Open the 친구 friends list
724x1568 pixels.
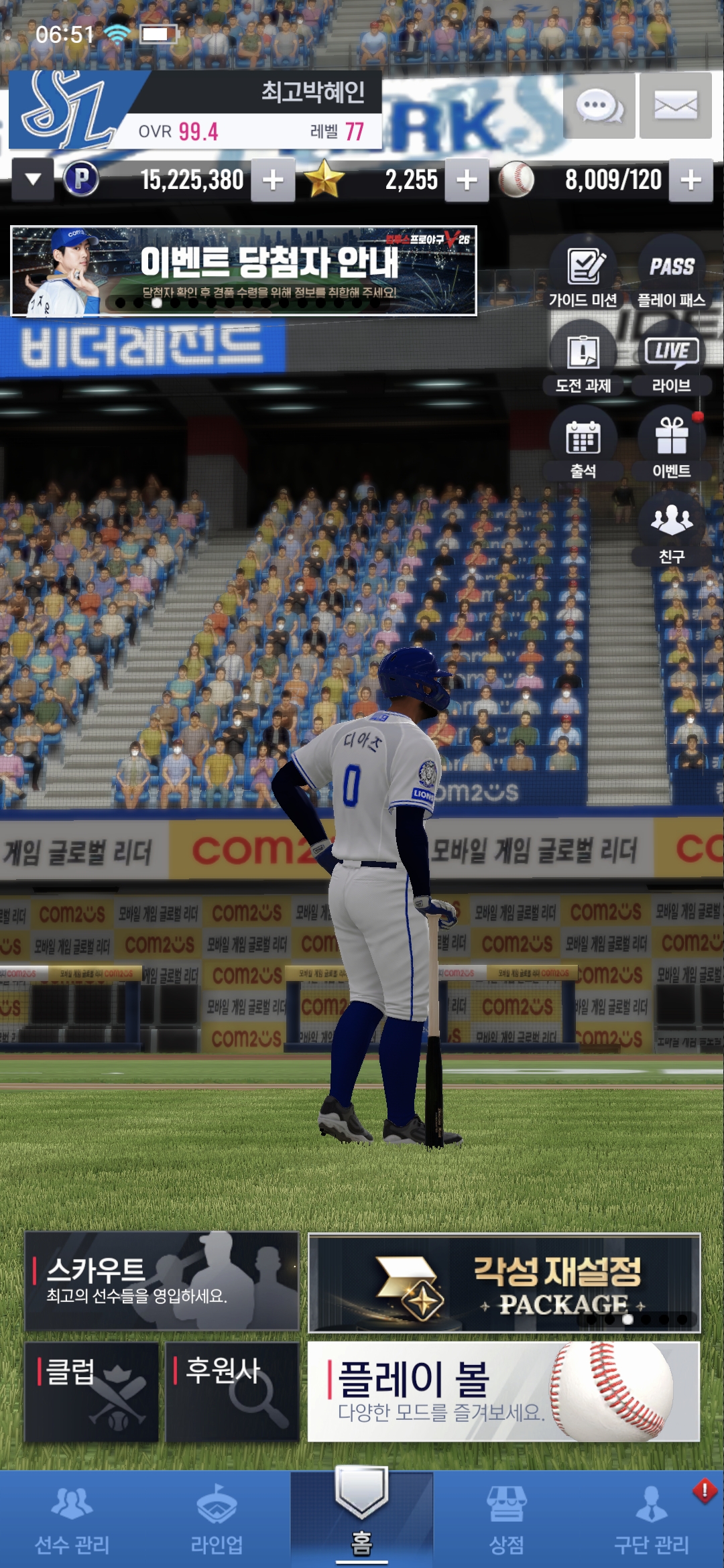point(671,529)
